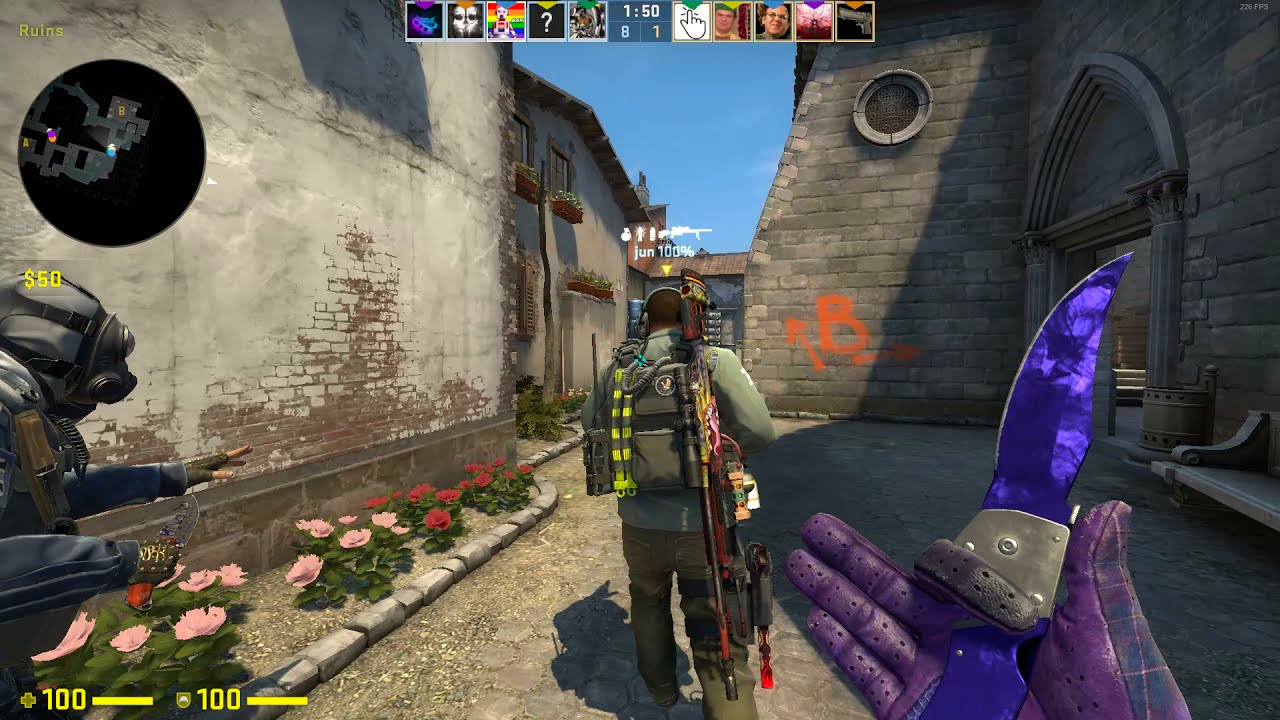
Task: Click the A bombsite marker on the radar
Action: (26, 142)
